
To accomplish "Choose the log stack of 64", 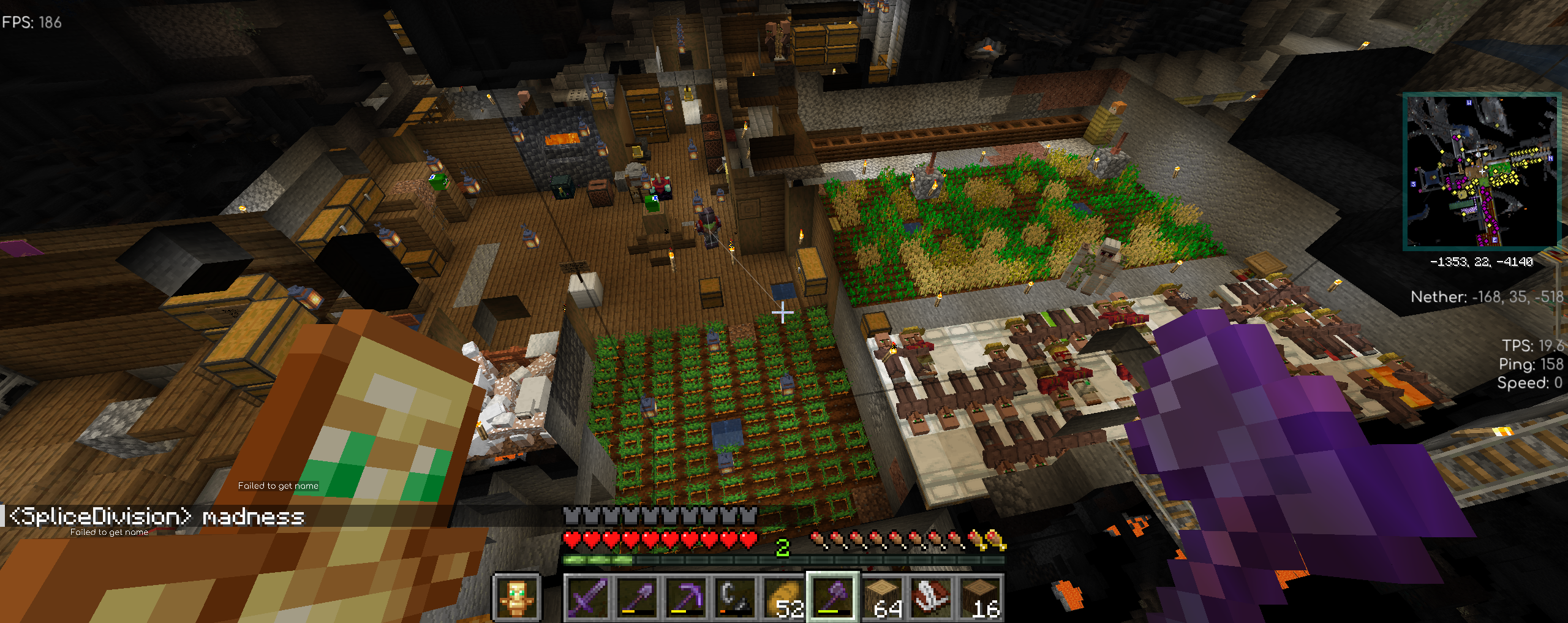I will coord(881,597).
